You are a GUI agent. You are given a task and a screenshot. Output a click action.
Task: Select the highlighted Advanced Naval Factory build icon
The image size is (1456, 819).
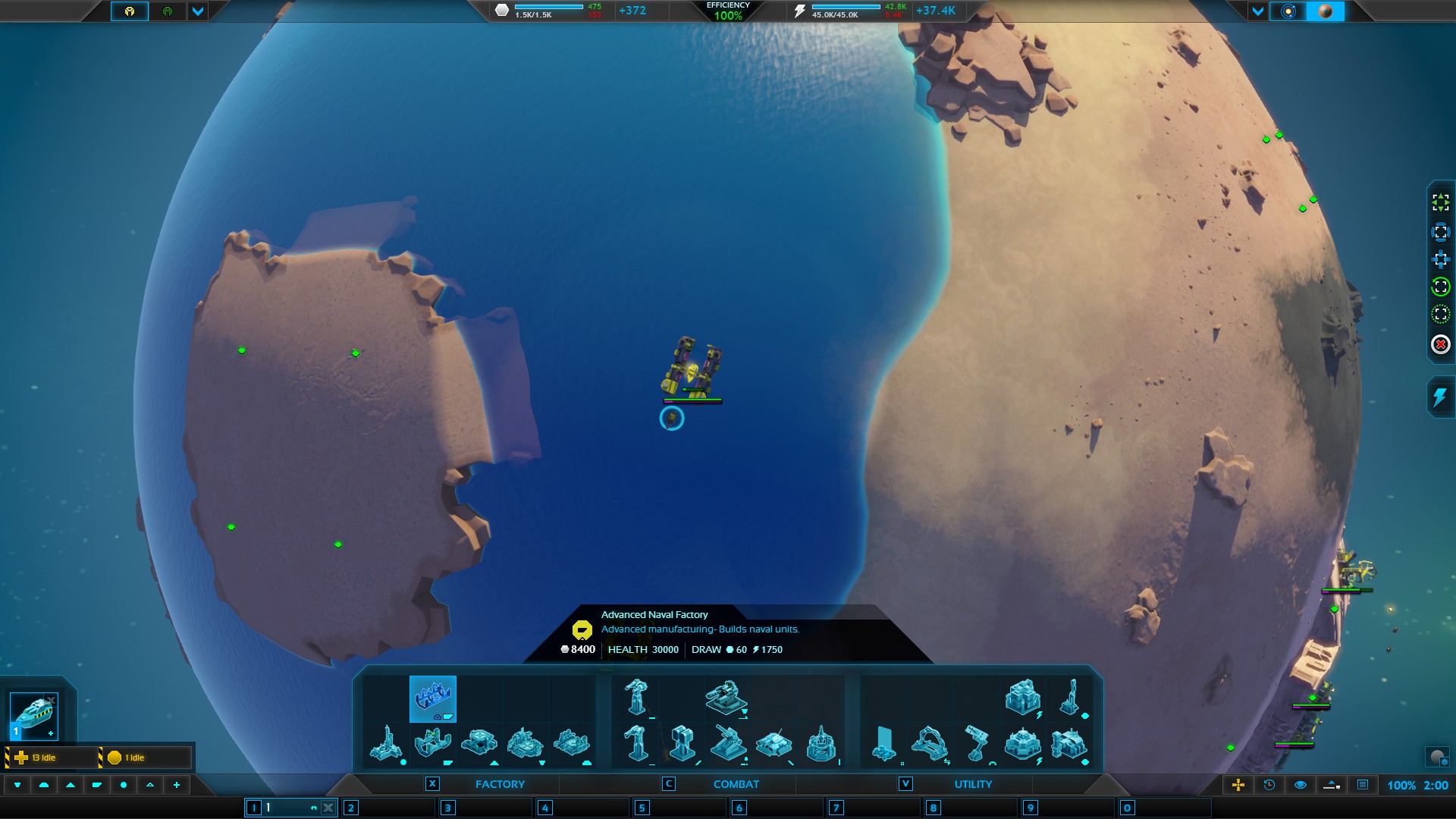433,698
